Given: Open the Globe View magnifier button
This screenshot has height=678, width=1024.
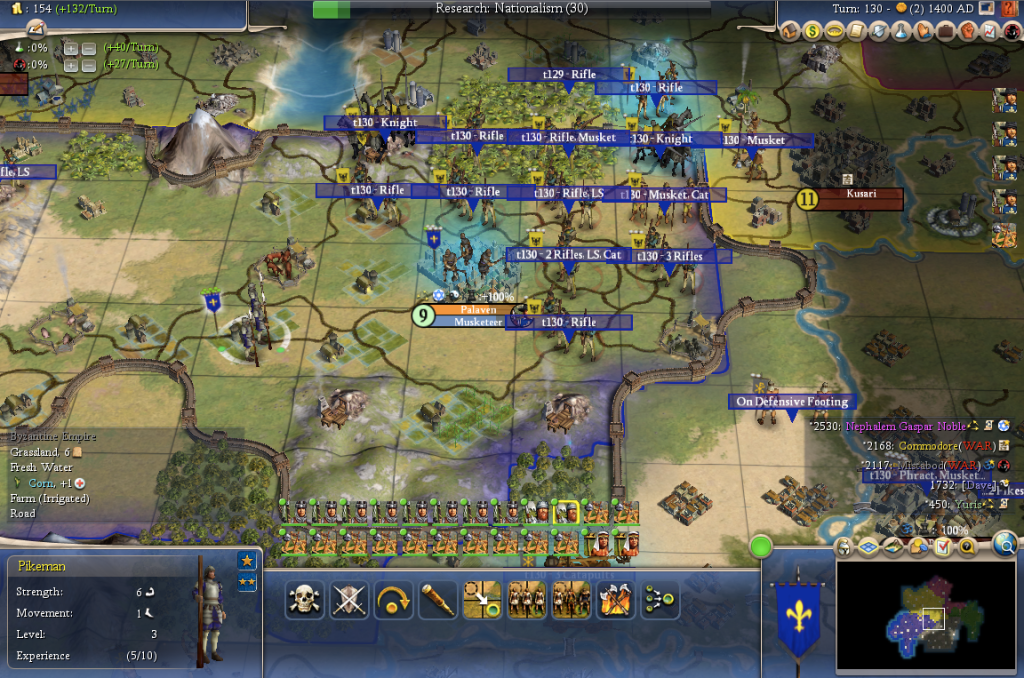Looking at the screenshot, I should click(x=1005, y=543).
